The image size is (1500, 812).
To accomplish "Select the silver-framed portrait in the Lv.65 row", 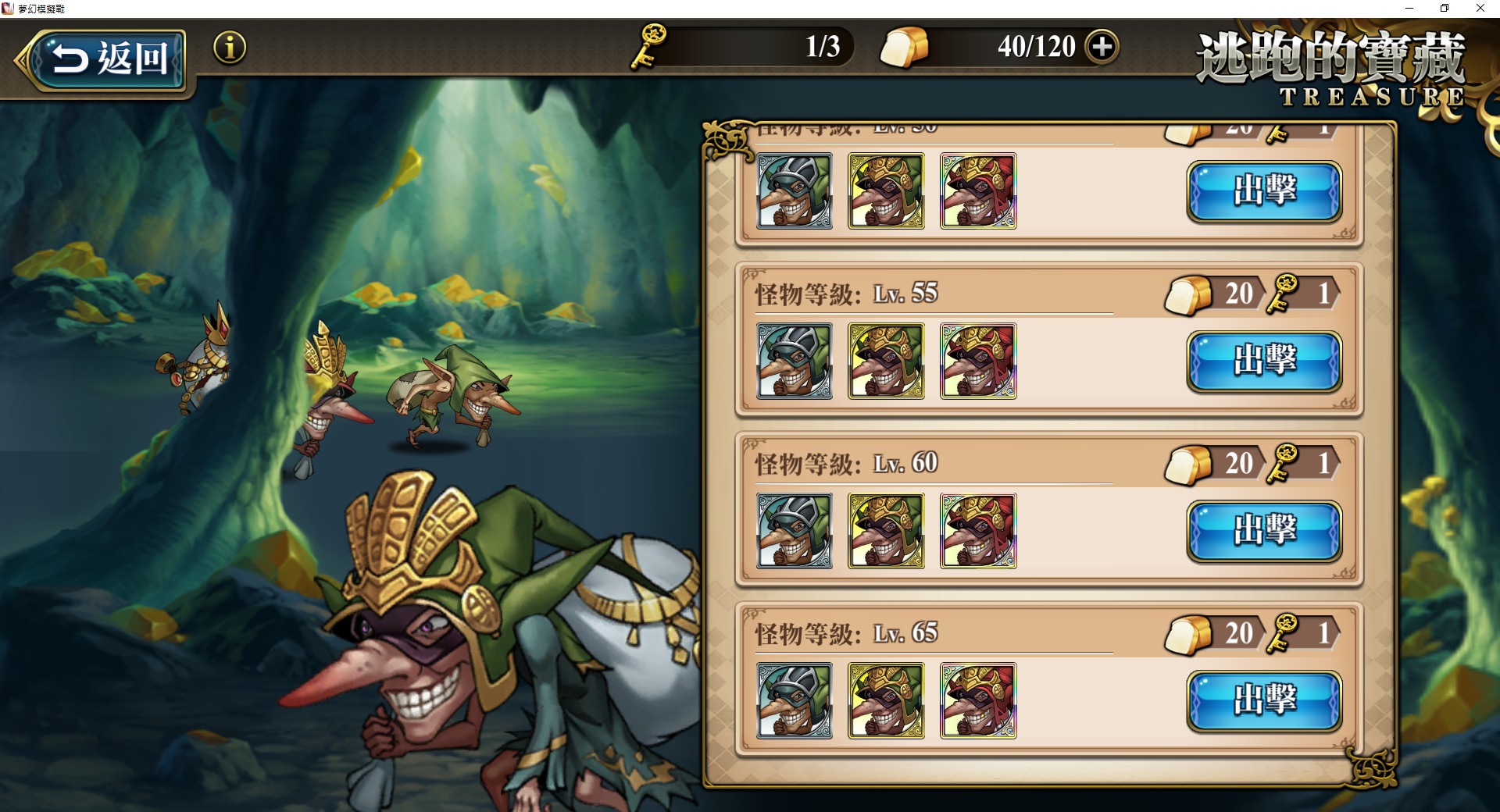I will [x=794, y=701].
